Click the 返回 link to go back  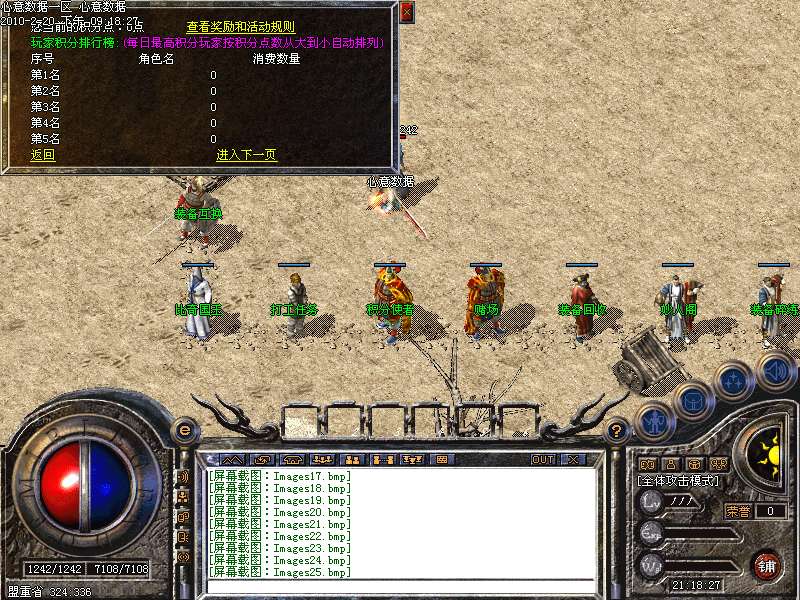[x=43, y=155]
